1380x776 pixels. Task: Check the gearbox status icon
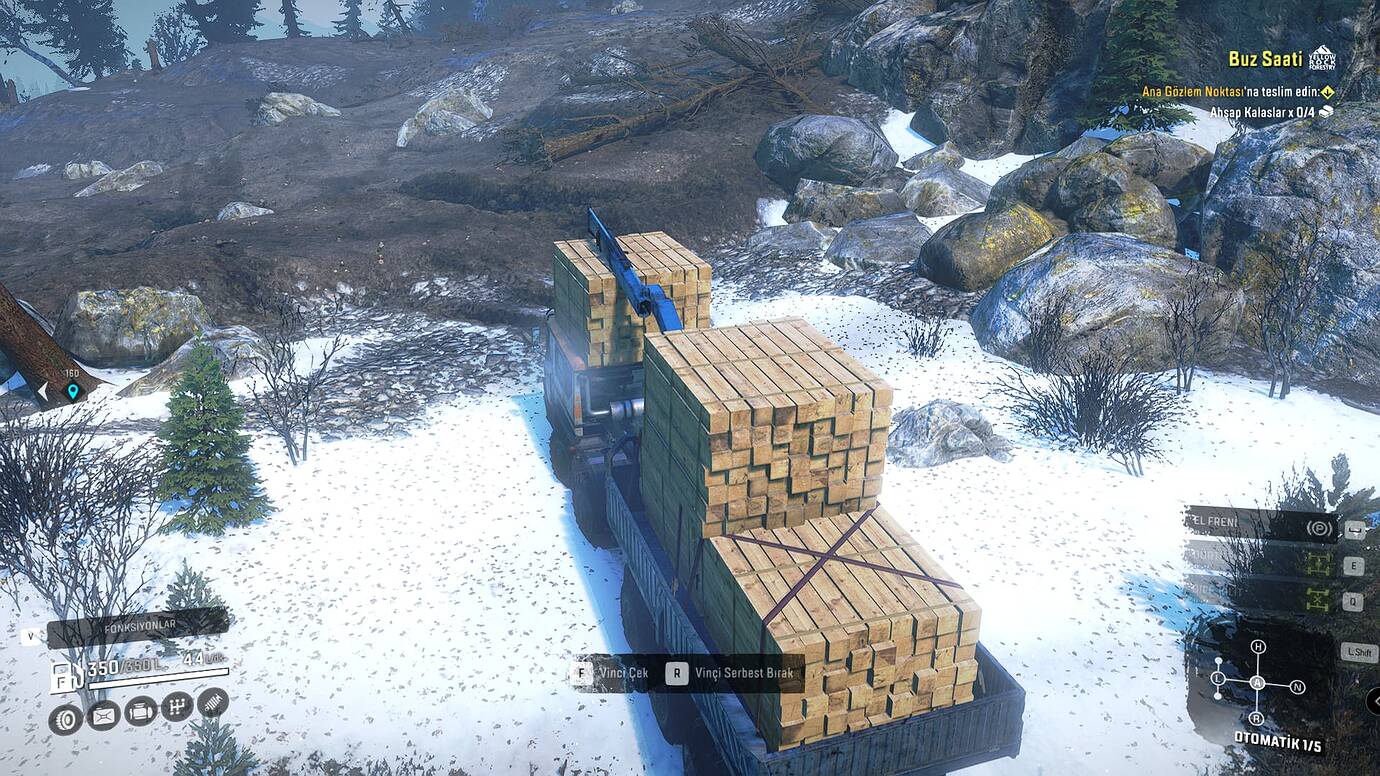click(x=177, y=707)
